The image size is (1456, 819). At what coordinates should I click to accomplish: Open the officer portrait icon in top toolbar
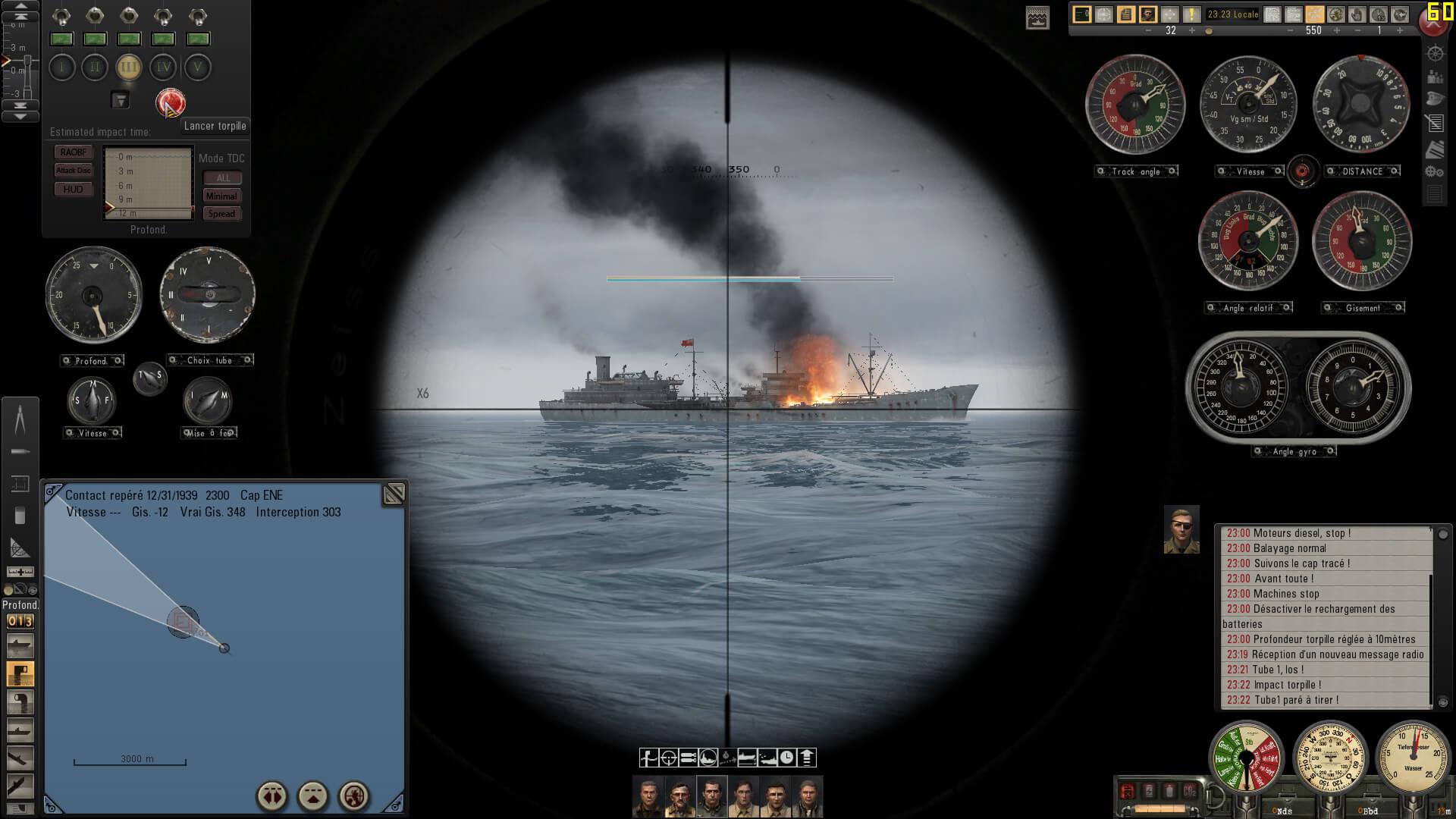click(1147, 14)
